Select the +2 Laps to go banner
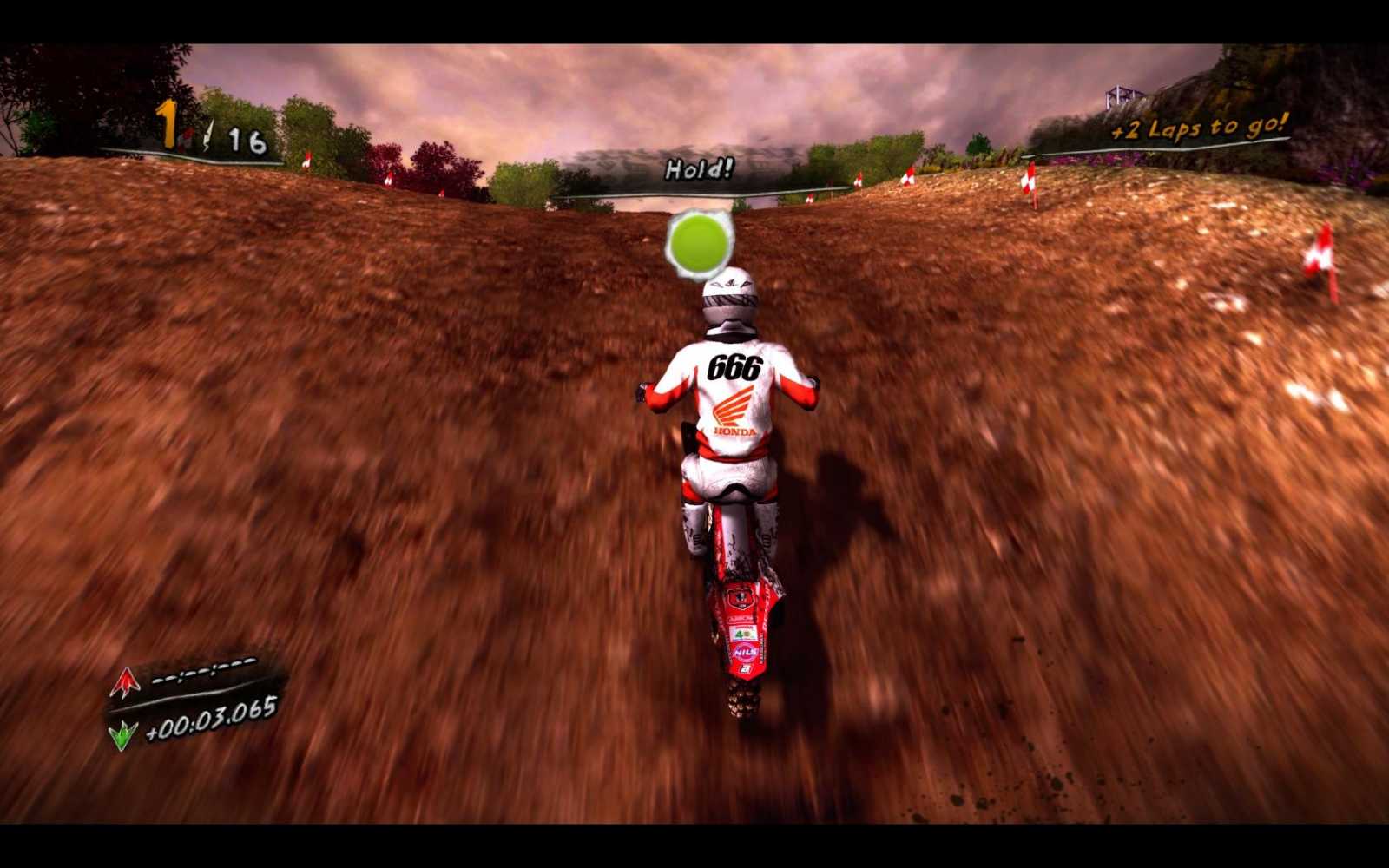 [x=1198, y=126]
